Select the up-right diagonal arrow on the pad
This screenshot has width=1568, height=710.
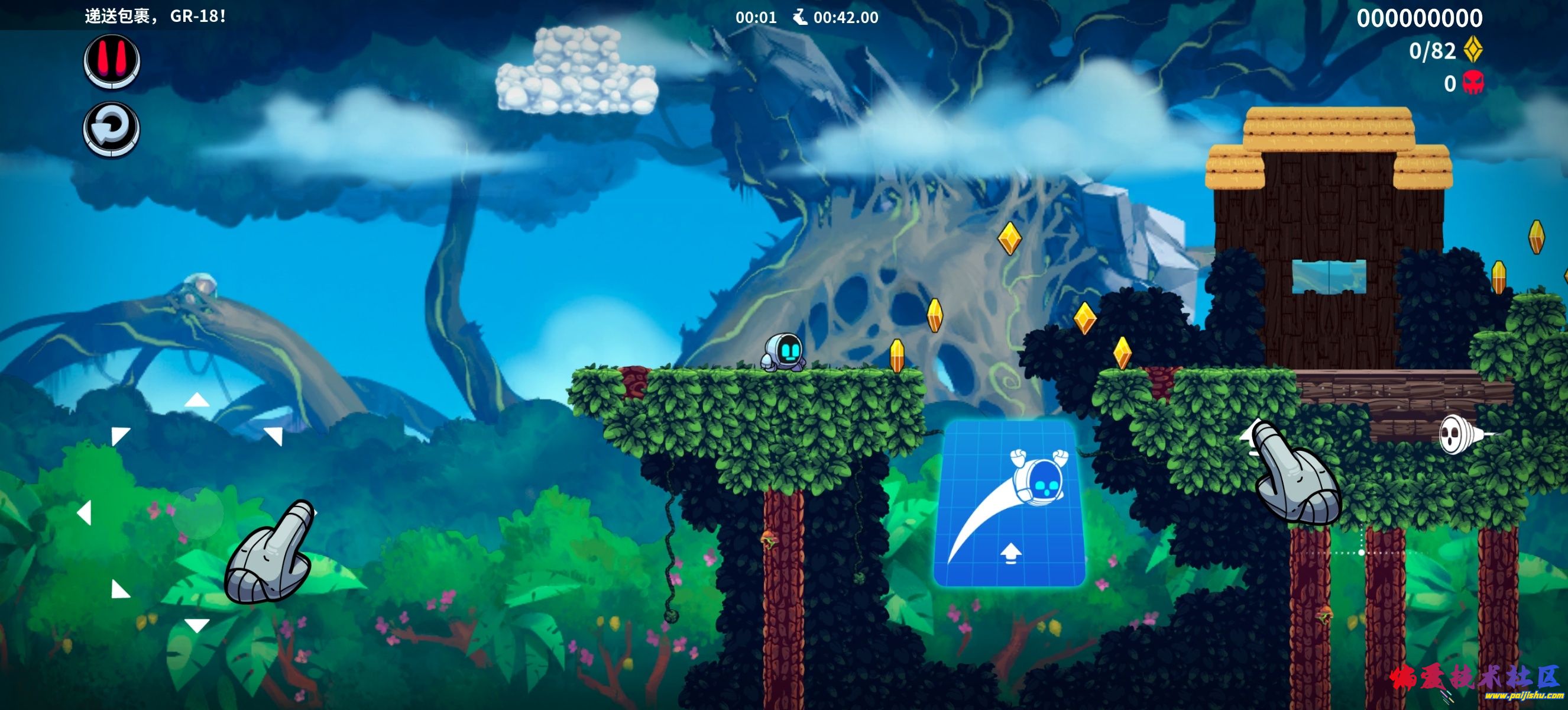click(274, 435)
